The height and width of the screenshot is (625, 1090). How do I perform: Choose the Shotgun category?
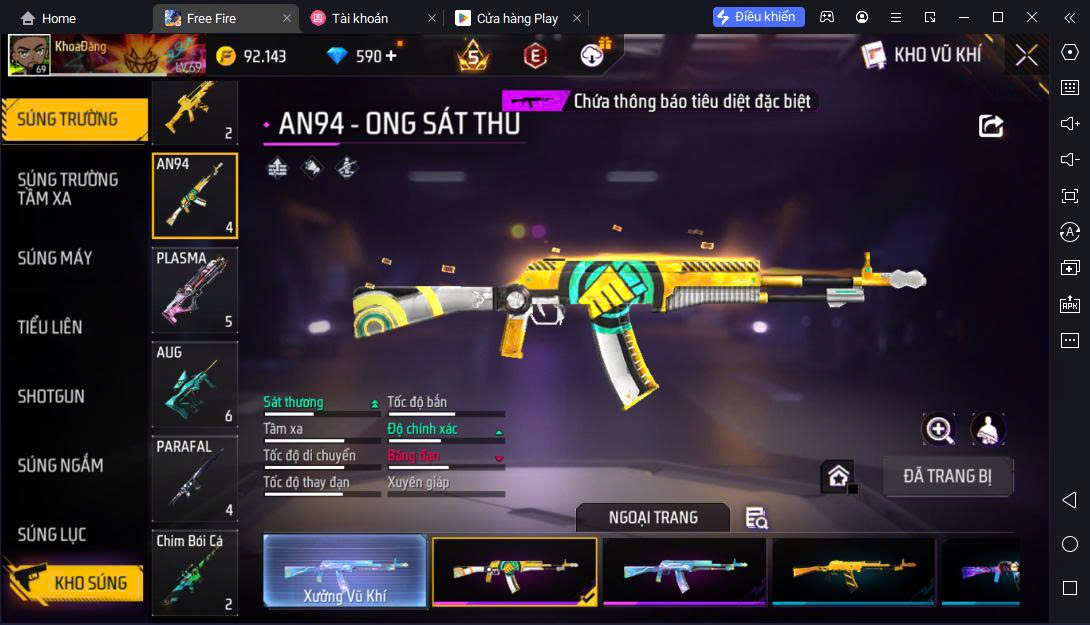click(51, 396)
